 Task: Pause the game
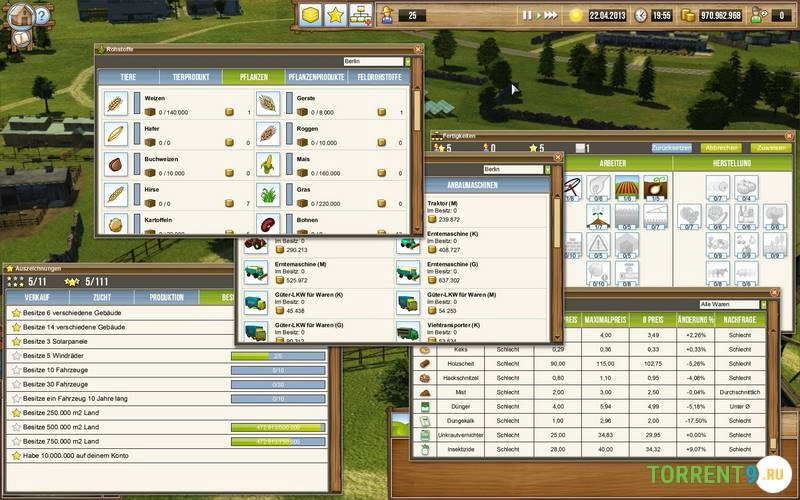pyautogui.click(x=527, y=15)
